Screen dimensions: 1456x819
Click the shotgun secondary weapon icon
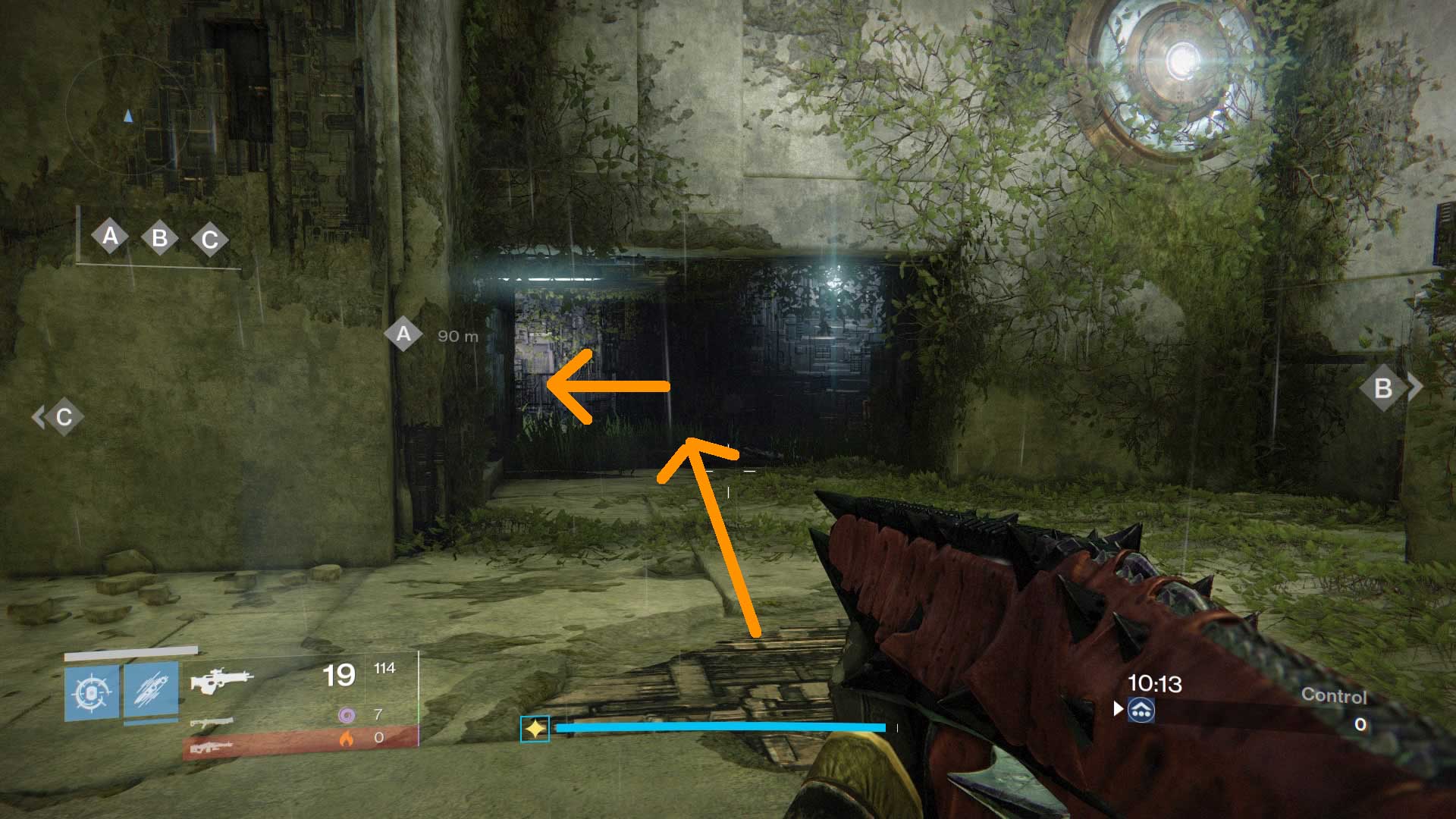tap(211, 723)
